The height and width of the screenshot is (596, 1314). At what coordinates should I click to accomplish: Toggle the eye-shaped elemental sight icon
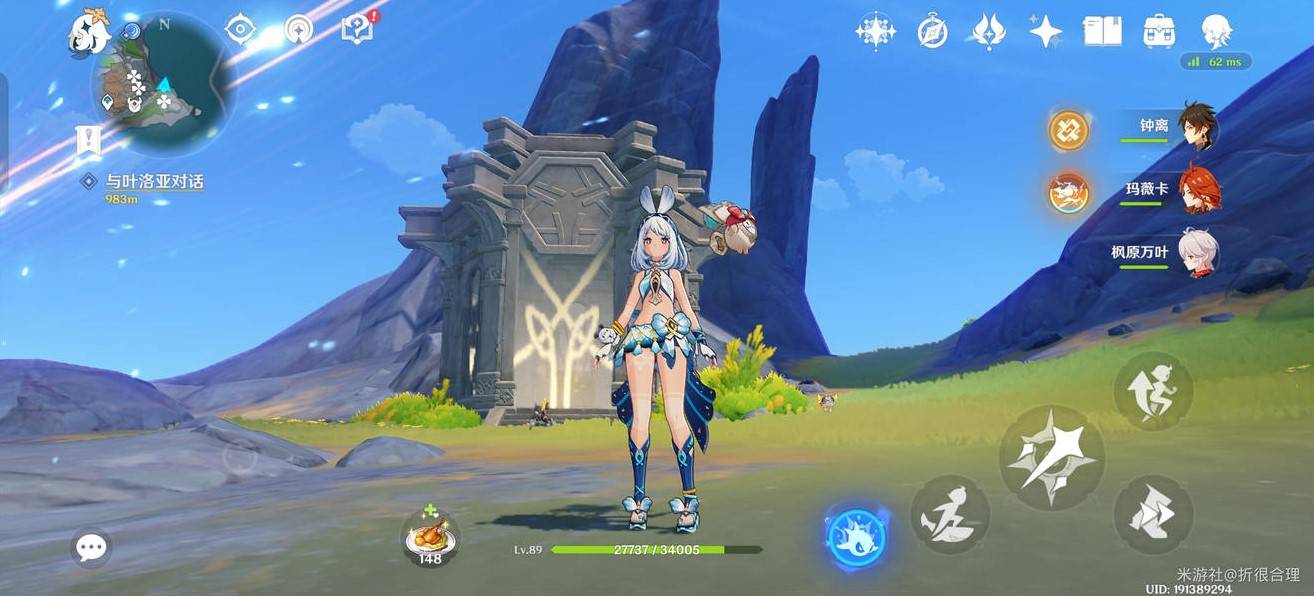[240, 29]
